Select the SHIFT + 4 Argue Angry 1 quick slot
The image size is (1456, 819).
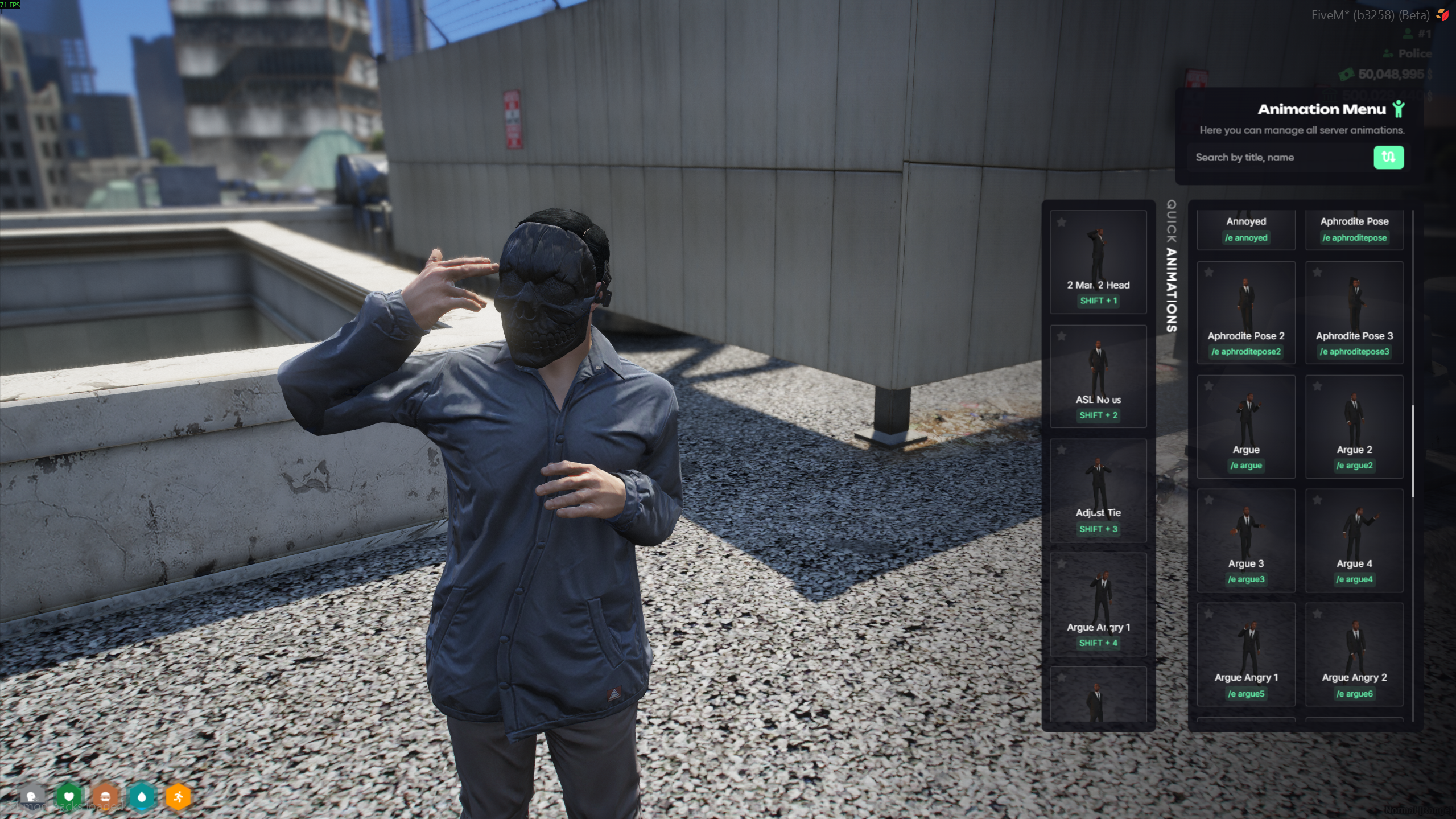[x=1098, y=604]
